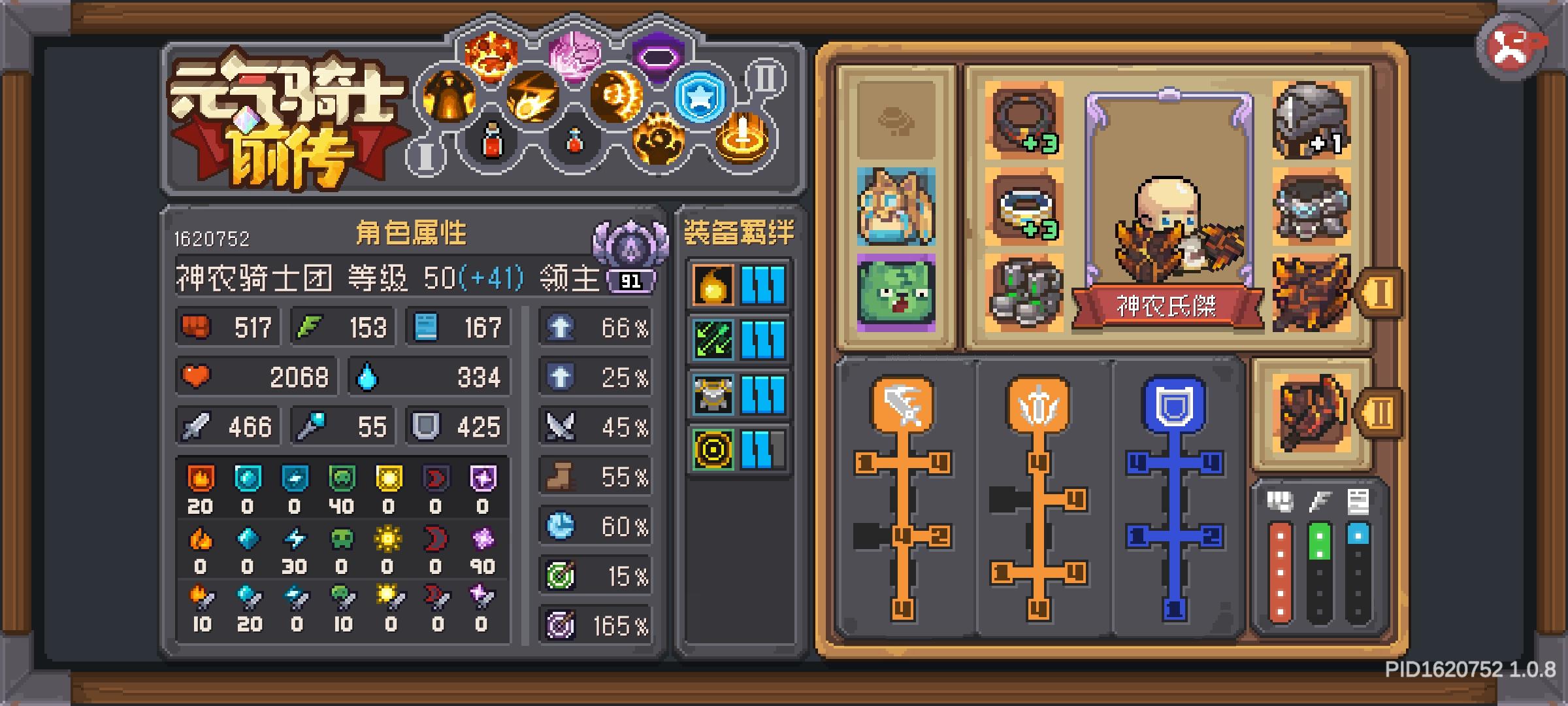Expand the weapon set II side tab
This screenshot has width=1568, height=706.
tap(1380, 412)
